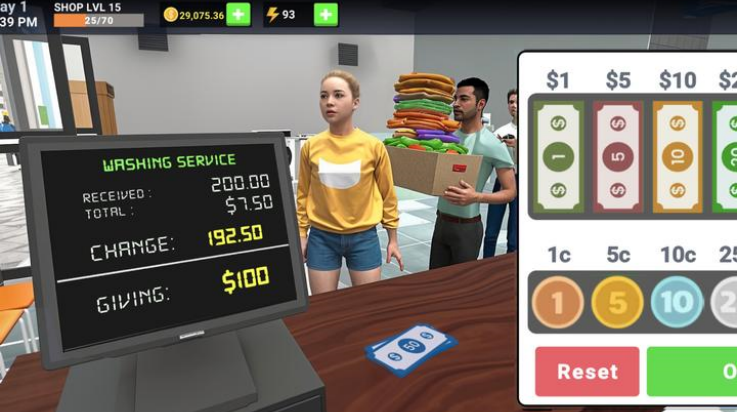Click the red Reset button
This screenshot has height=412, width=737.
pos(587,371)
